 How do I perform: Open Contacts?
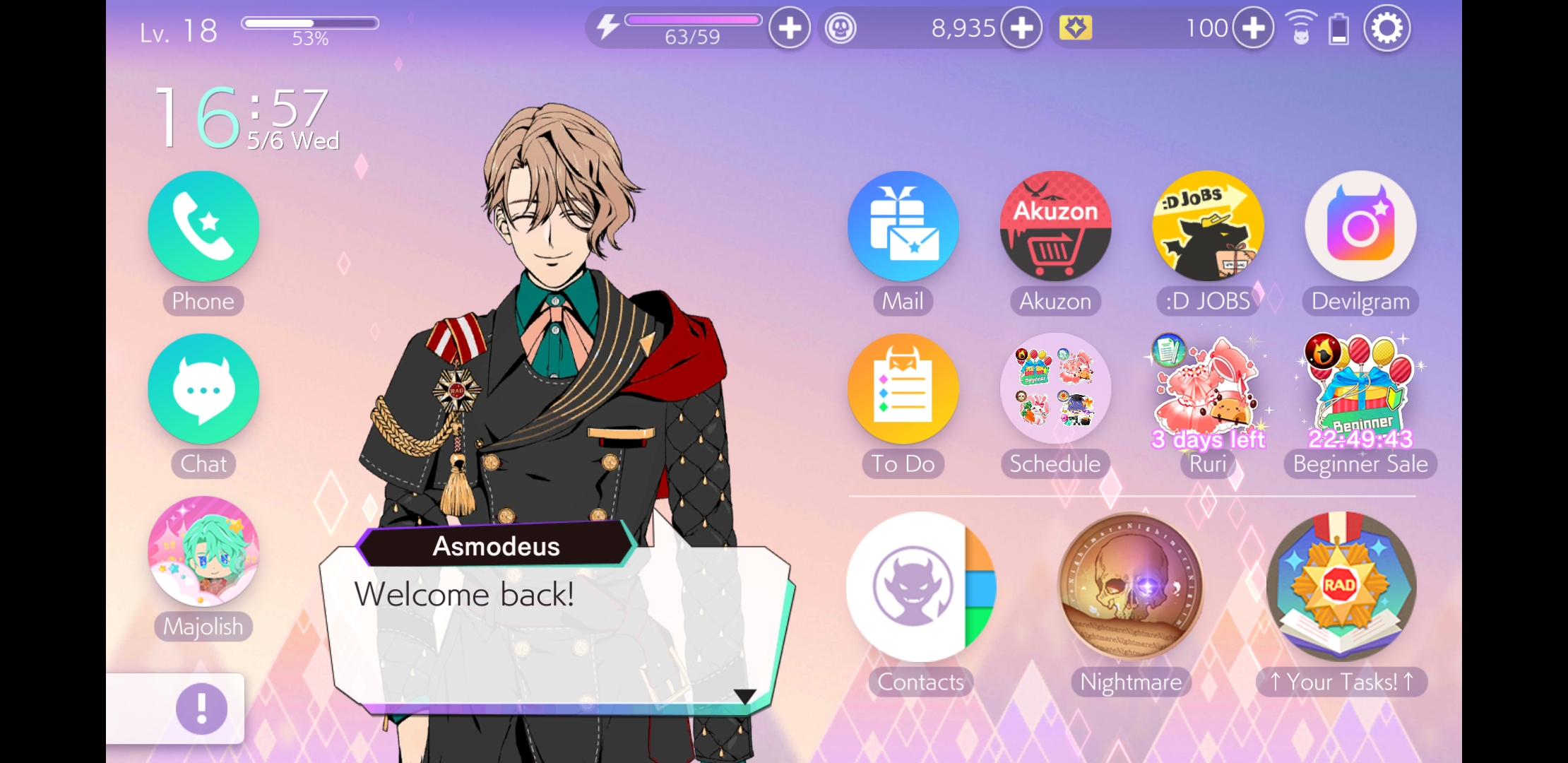920,587
